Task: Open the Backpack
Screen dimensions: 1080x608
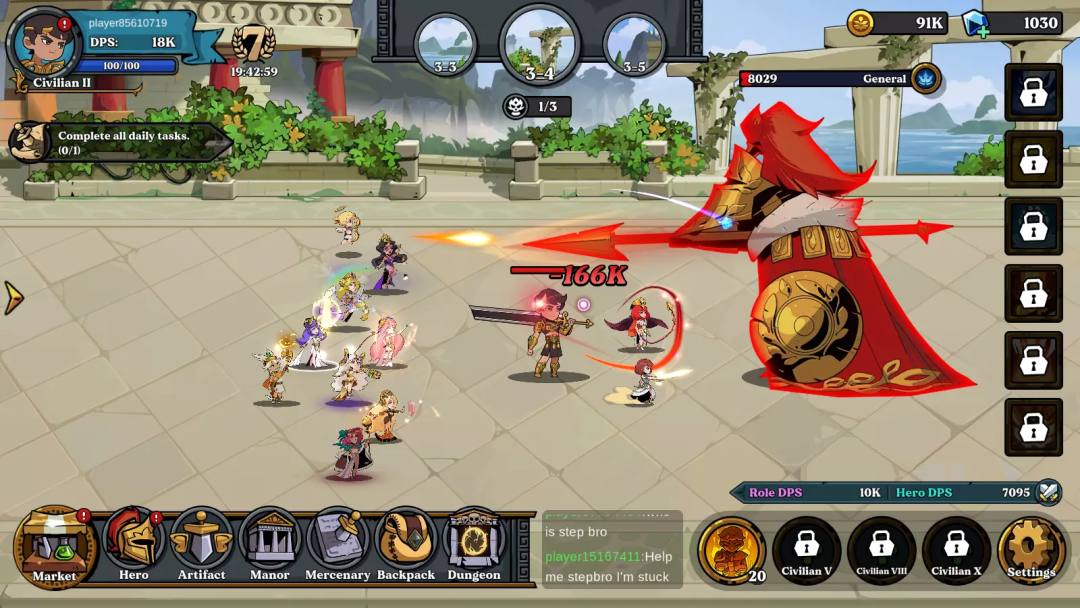Action: click(406, 545)
